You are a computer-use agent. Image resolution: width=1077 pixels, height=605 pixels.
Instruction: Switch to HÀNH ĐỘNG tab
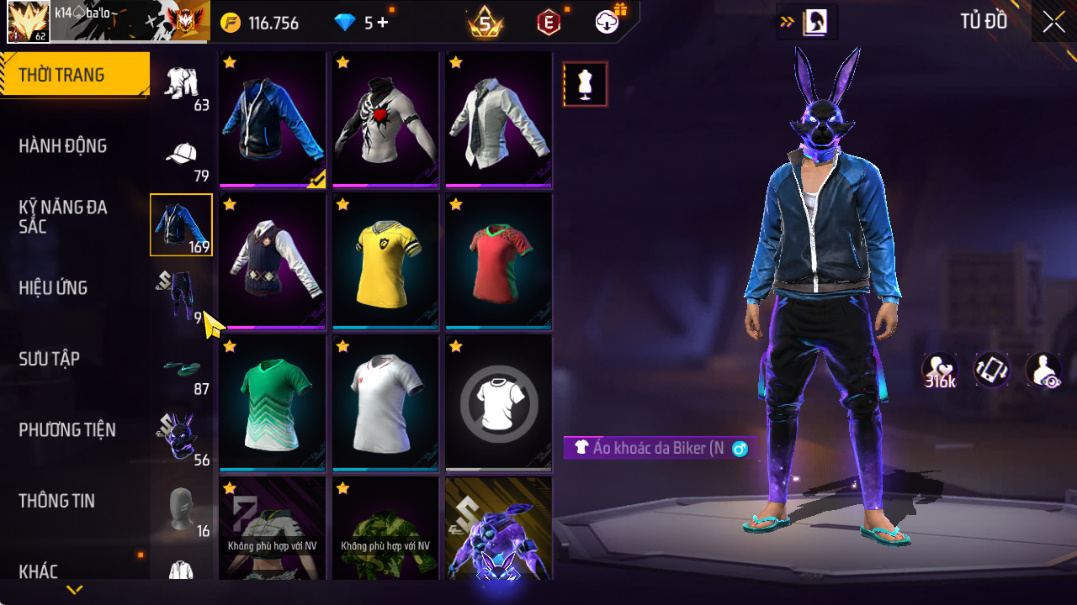click(x=63, y=146)
